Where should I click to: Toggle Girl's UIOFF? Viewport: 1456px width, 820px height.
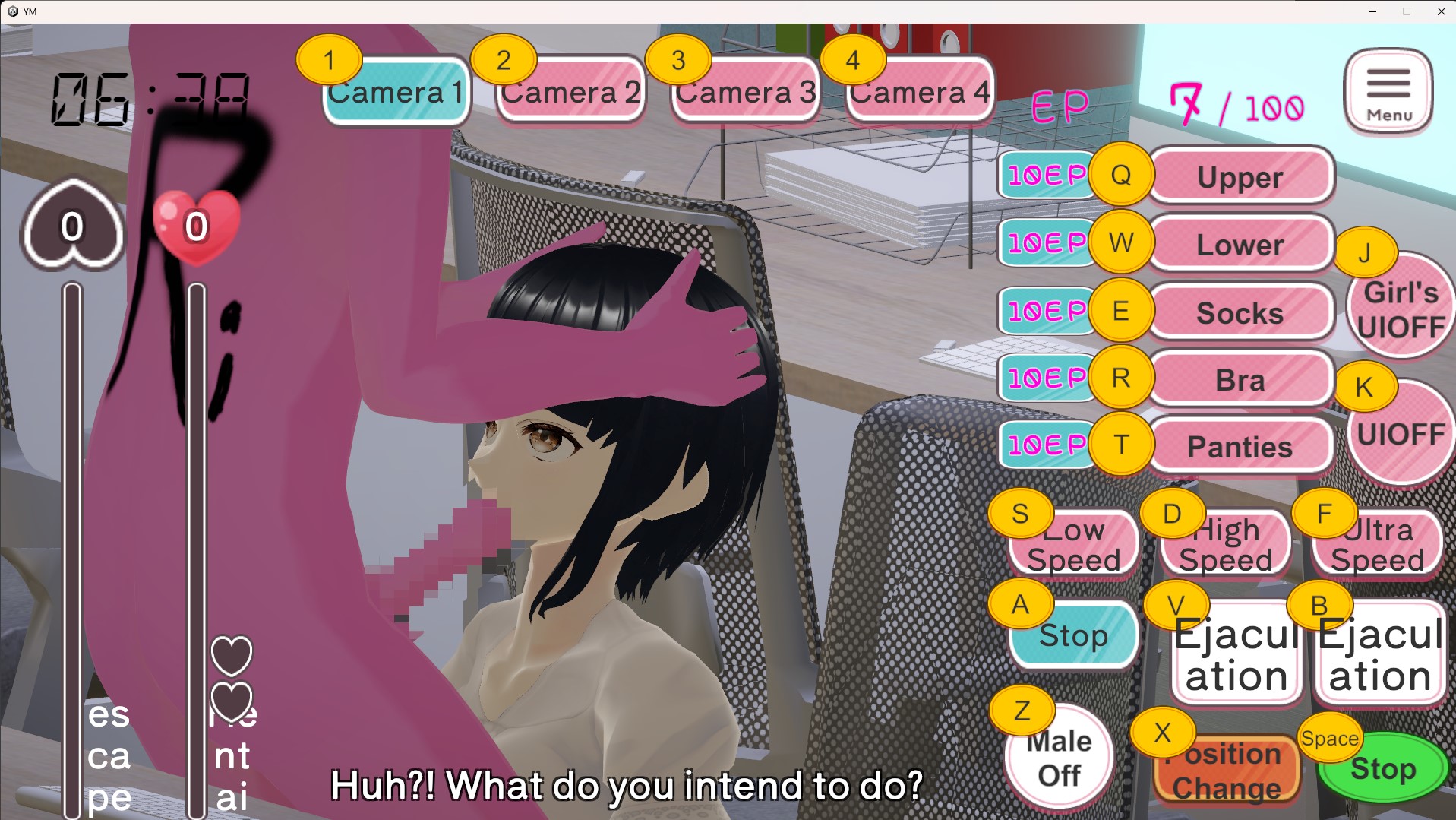(1401, 307)
